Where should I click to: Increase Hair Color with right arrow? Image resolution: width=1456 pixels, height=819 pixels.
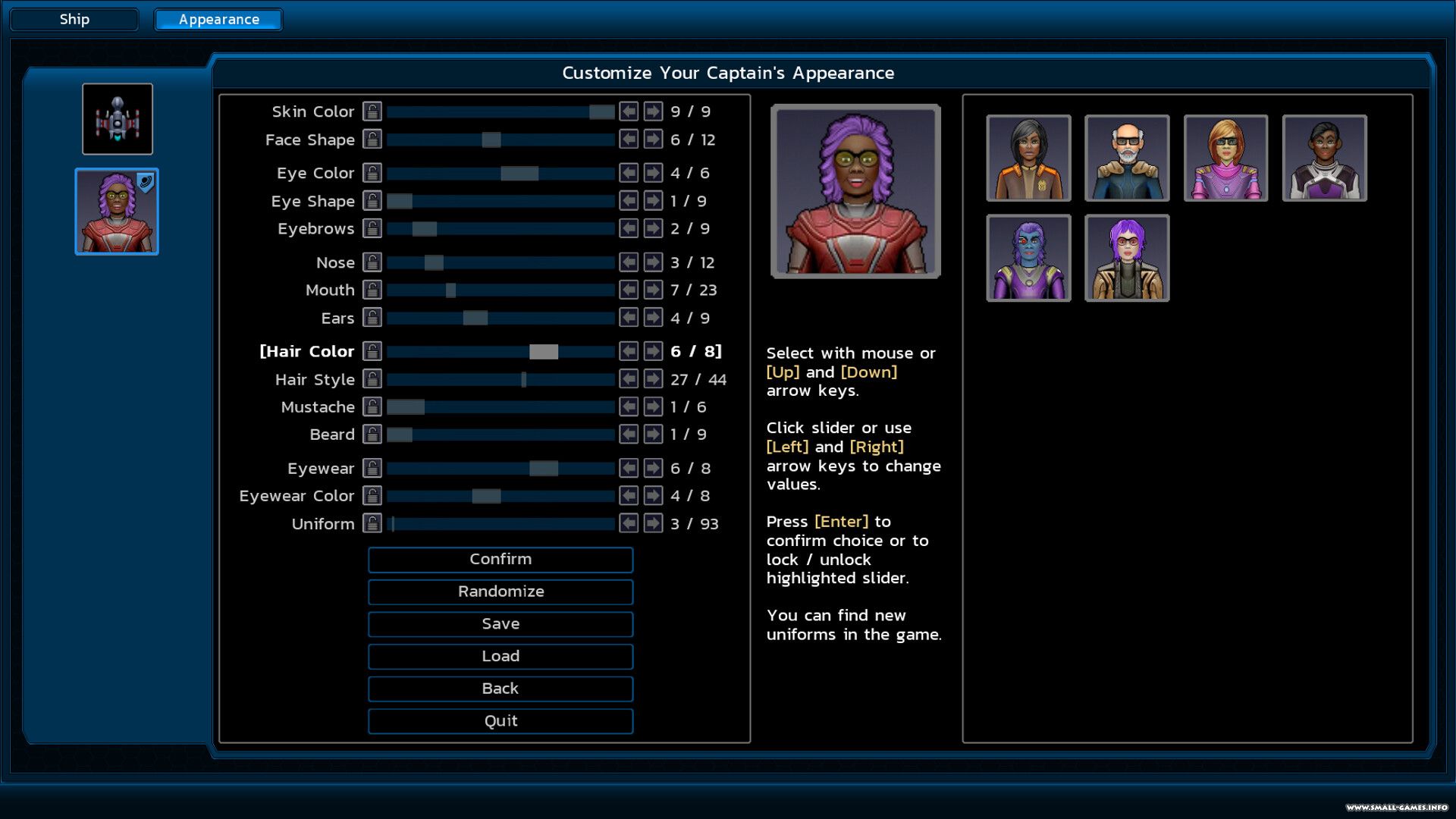pyautogui.click(x=653, y=351)
